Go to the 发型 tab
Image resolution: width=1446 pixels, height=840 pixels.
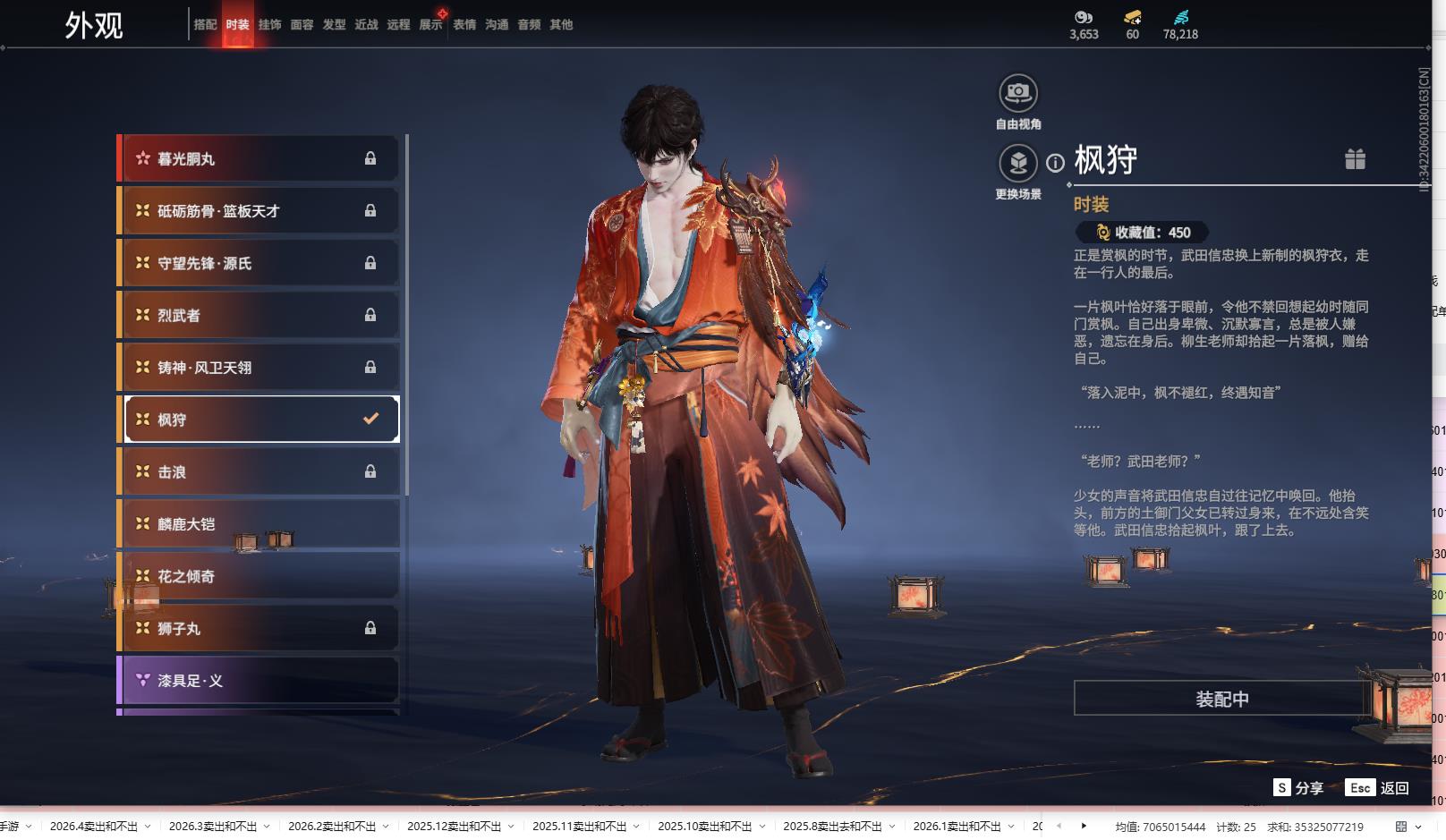click(x=334, y=24)
